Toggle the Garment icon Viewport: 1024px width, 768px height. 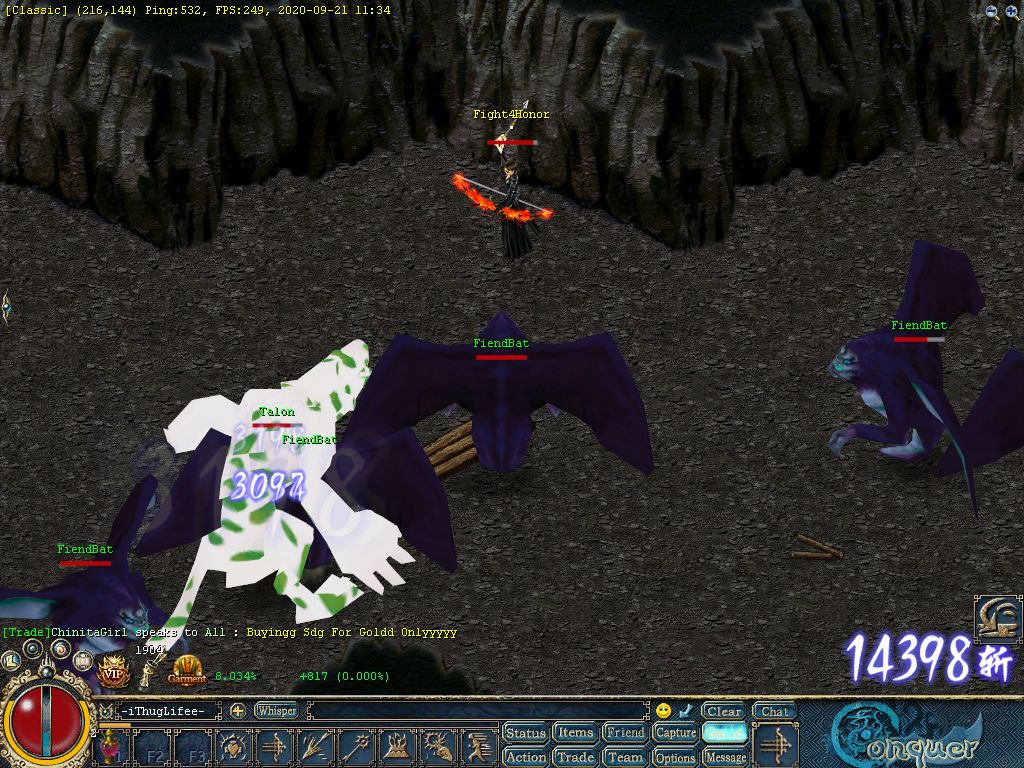click(187, 669)
